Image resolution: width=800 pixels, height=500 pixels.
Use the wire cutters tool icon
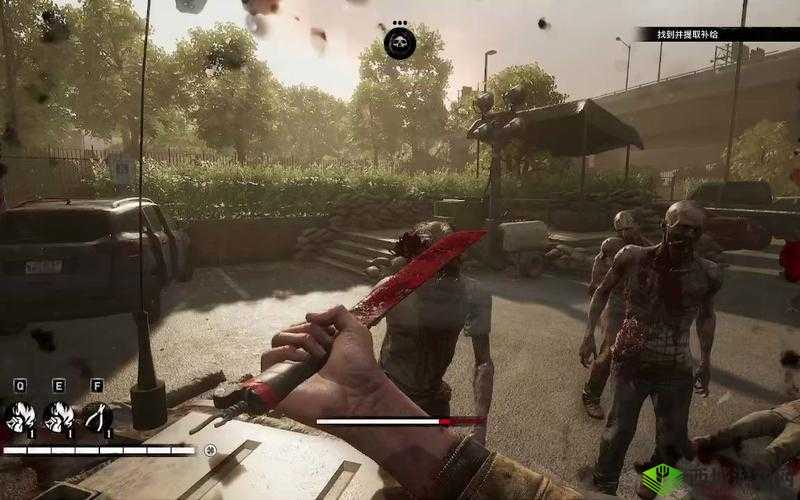point(97,417)
